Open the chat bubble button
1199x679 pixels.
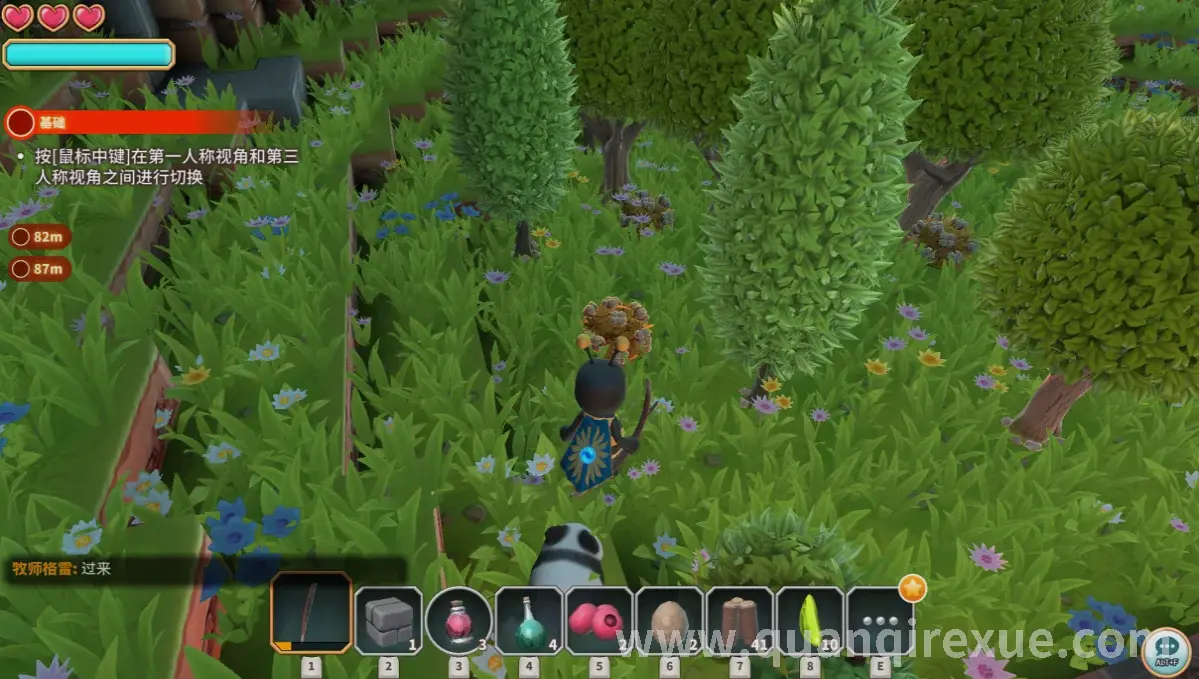click(1166, 651)
